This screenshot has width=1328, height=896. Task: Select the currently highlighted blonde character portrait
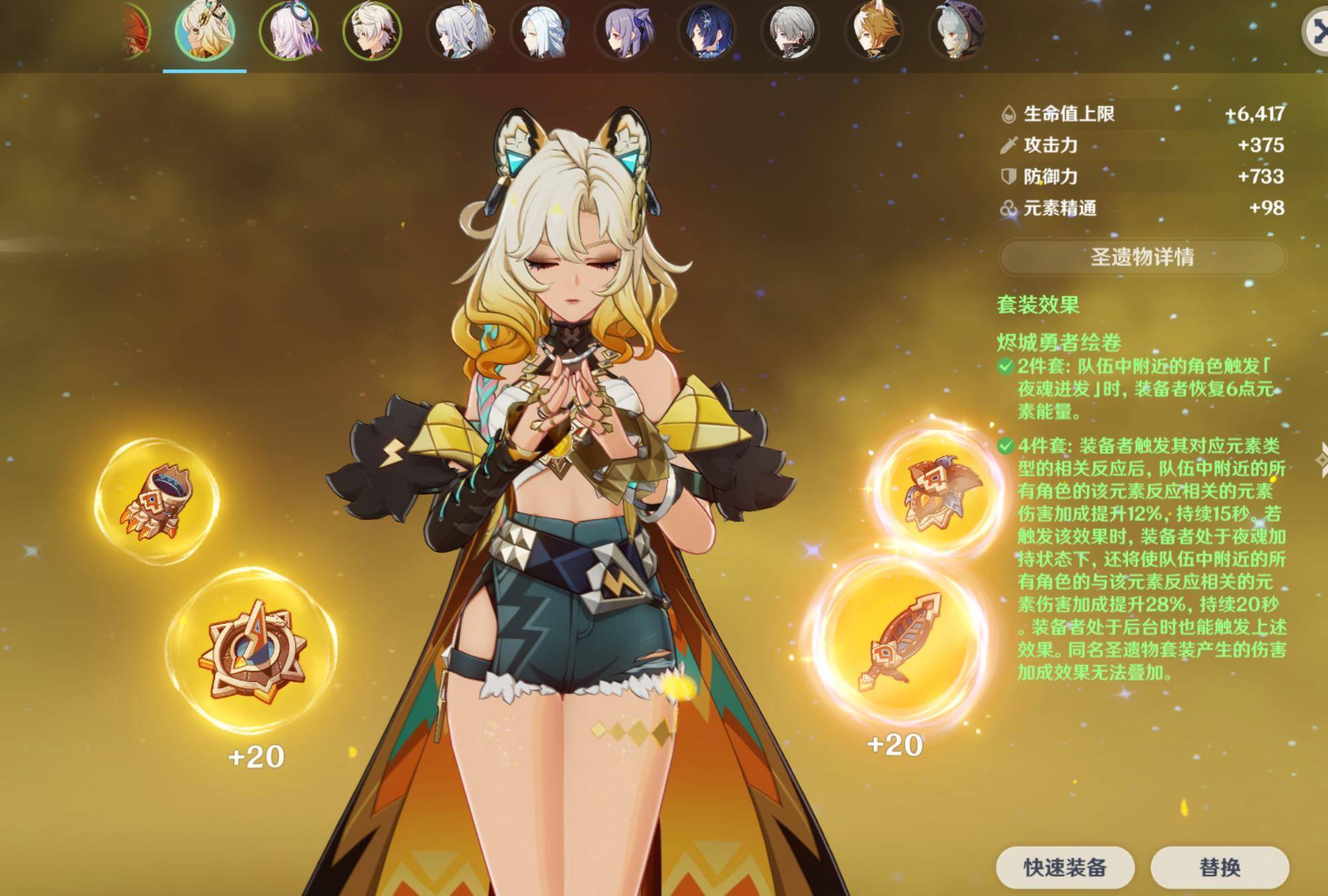pos(204,31)
